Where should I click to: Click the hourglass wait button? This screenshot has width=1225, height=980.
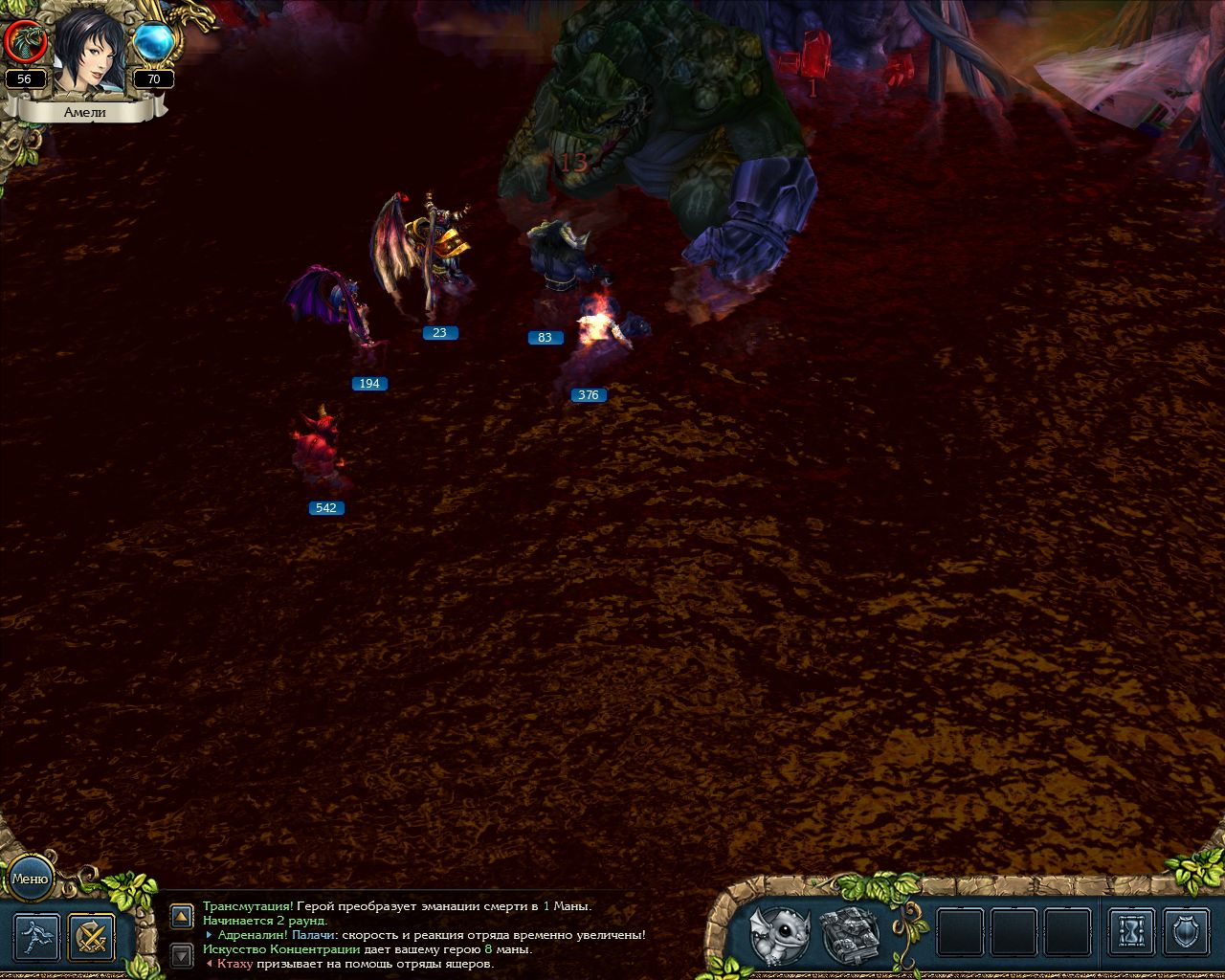click(x=1132, y=933)
